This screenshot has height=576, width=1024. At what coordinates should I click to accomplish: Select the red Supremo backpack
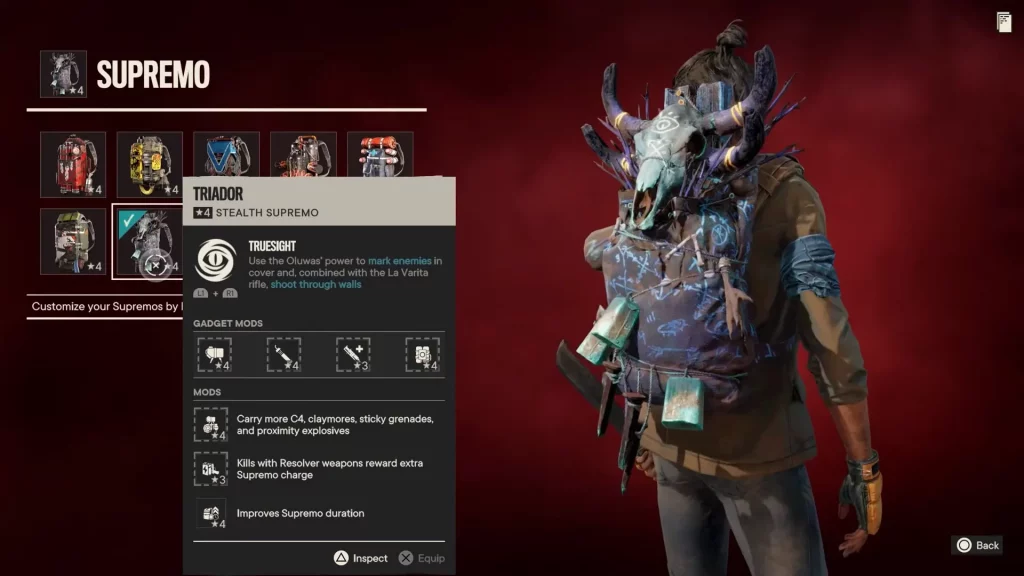coord(73,164)
